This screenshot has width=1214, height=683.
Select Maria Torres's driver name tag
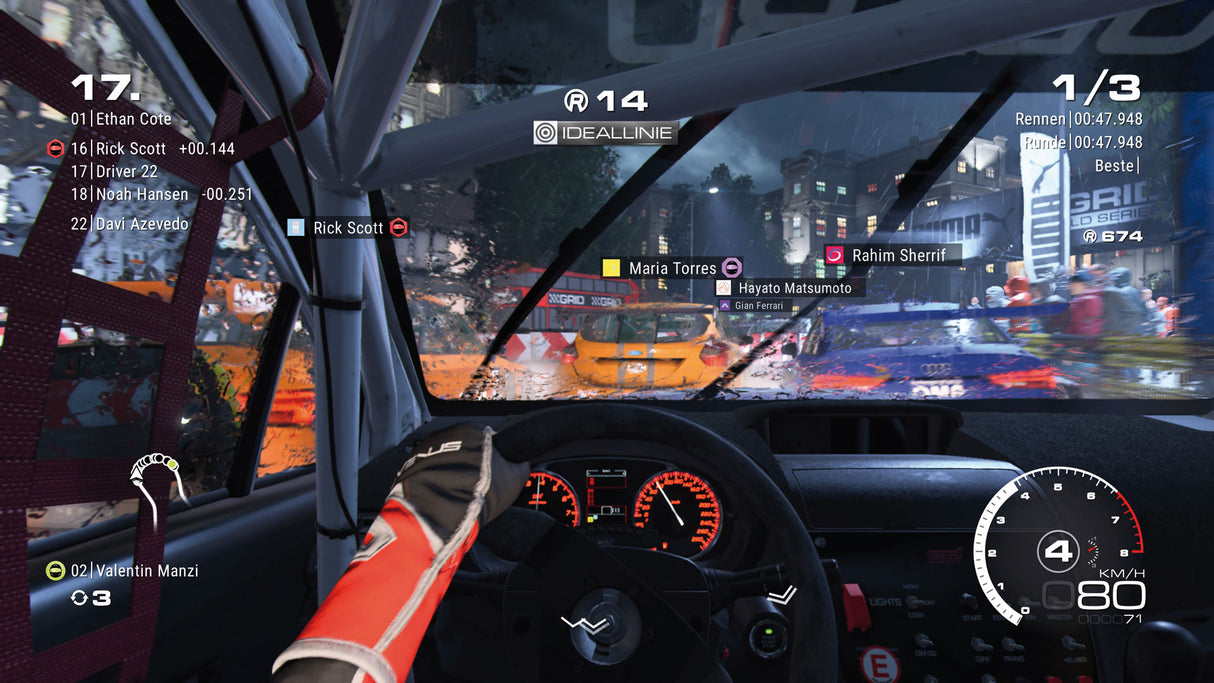tap(671, 268)
